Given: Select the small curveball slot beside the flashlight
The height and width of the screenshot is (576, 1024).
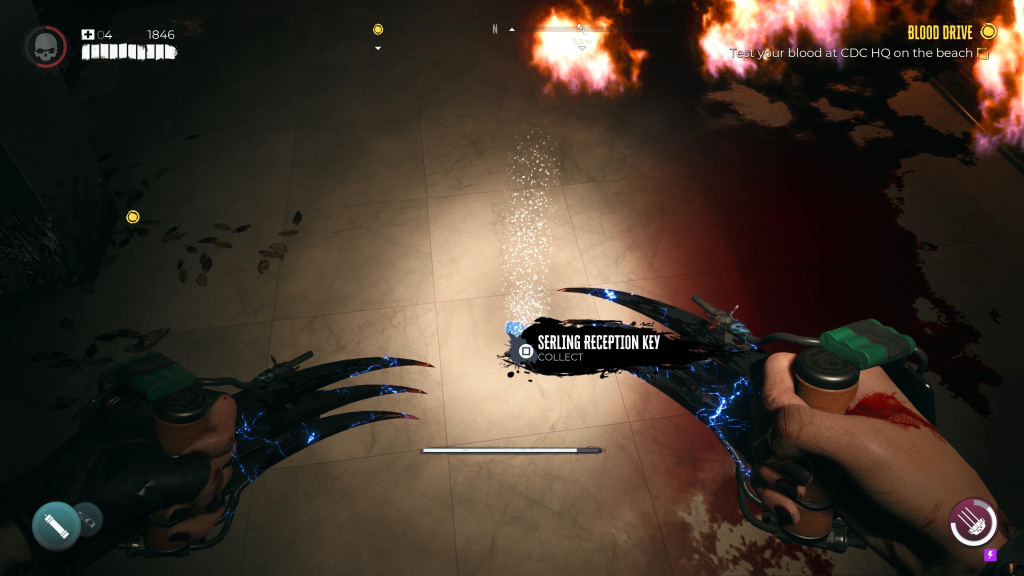Looking at the screenshot, I should coord(88,517).
